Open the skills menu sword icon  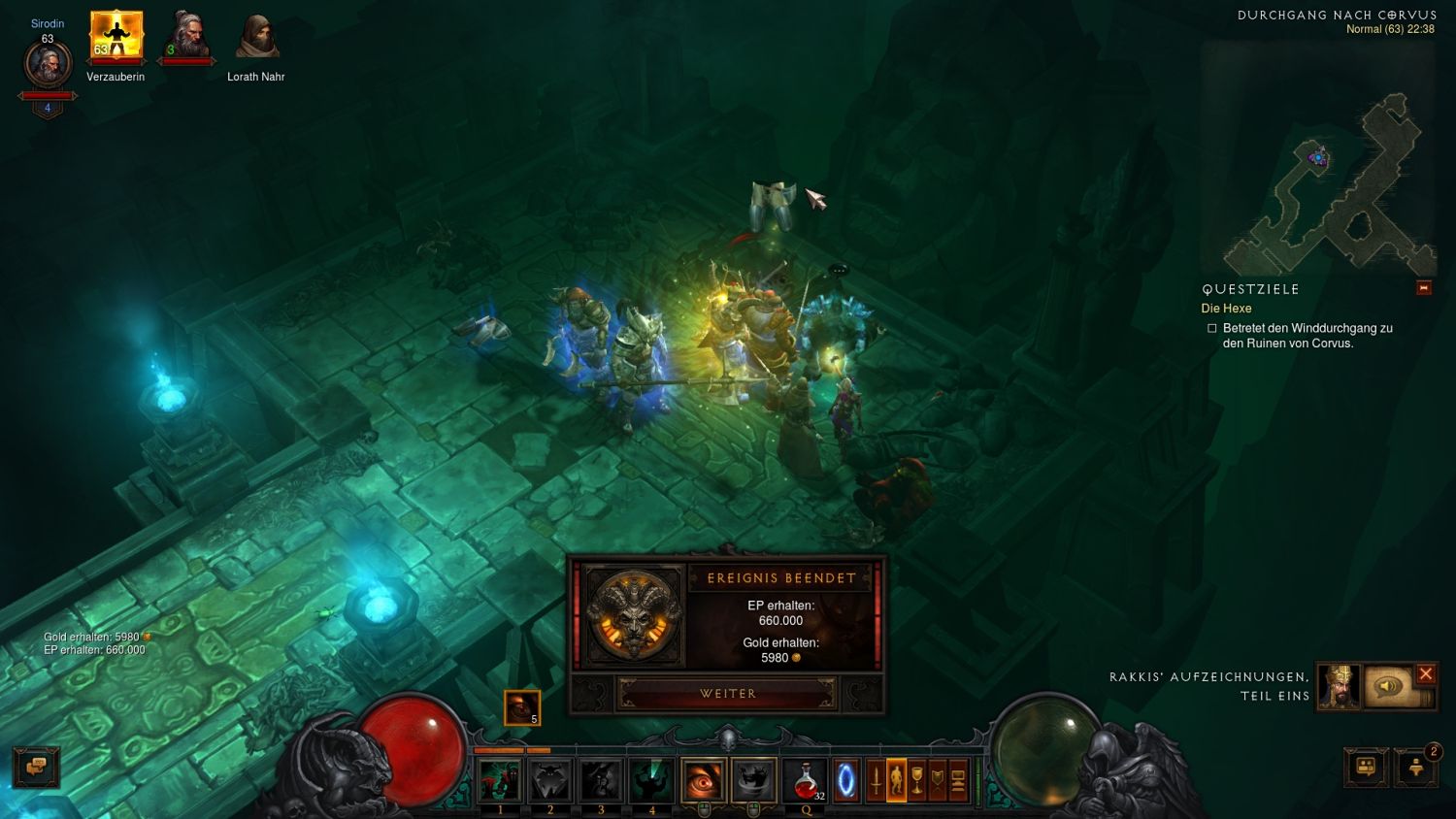coord(877,780)
